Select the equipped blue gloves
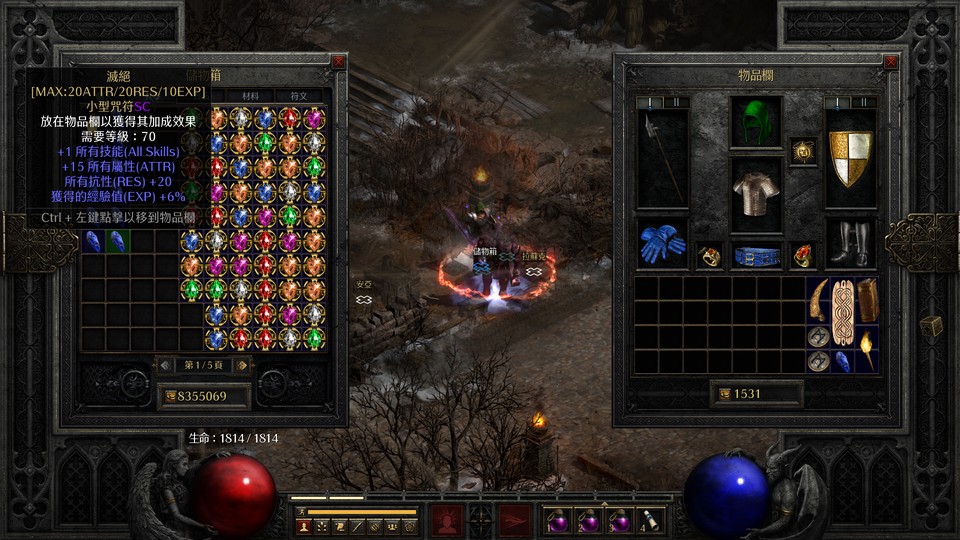 pyautogui.click(x=662, y=244)
